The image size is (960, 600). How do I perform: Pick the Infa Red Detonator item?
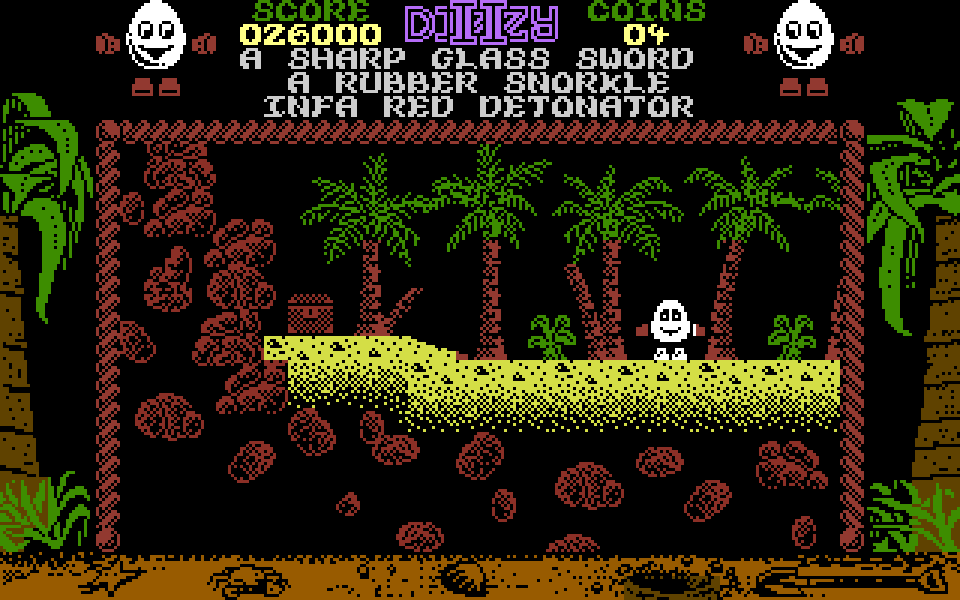pos(479,106)
